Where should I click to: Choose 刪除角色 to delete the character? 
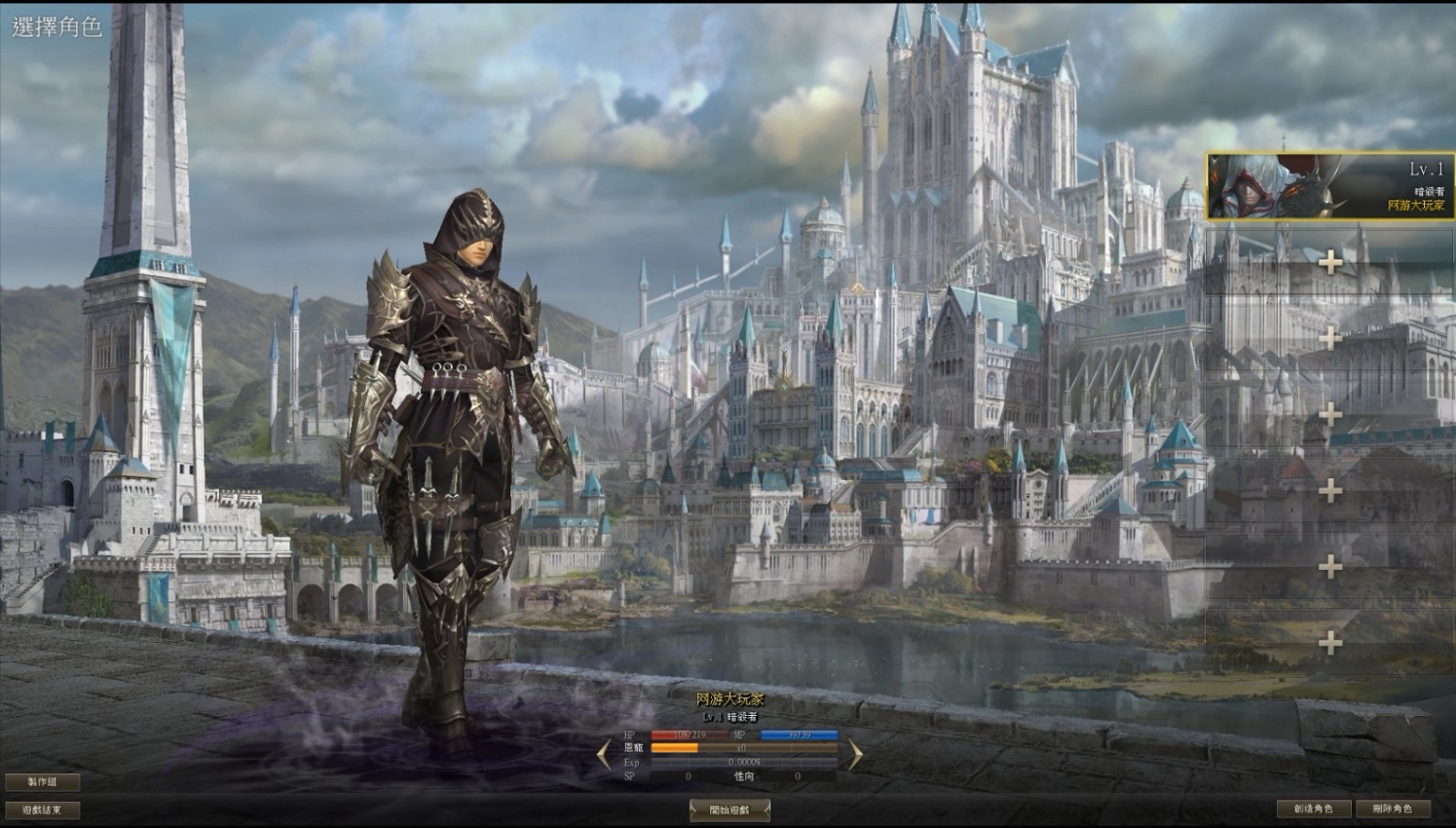[x=1392, y=809]
